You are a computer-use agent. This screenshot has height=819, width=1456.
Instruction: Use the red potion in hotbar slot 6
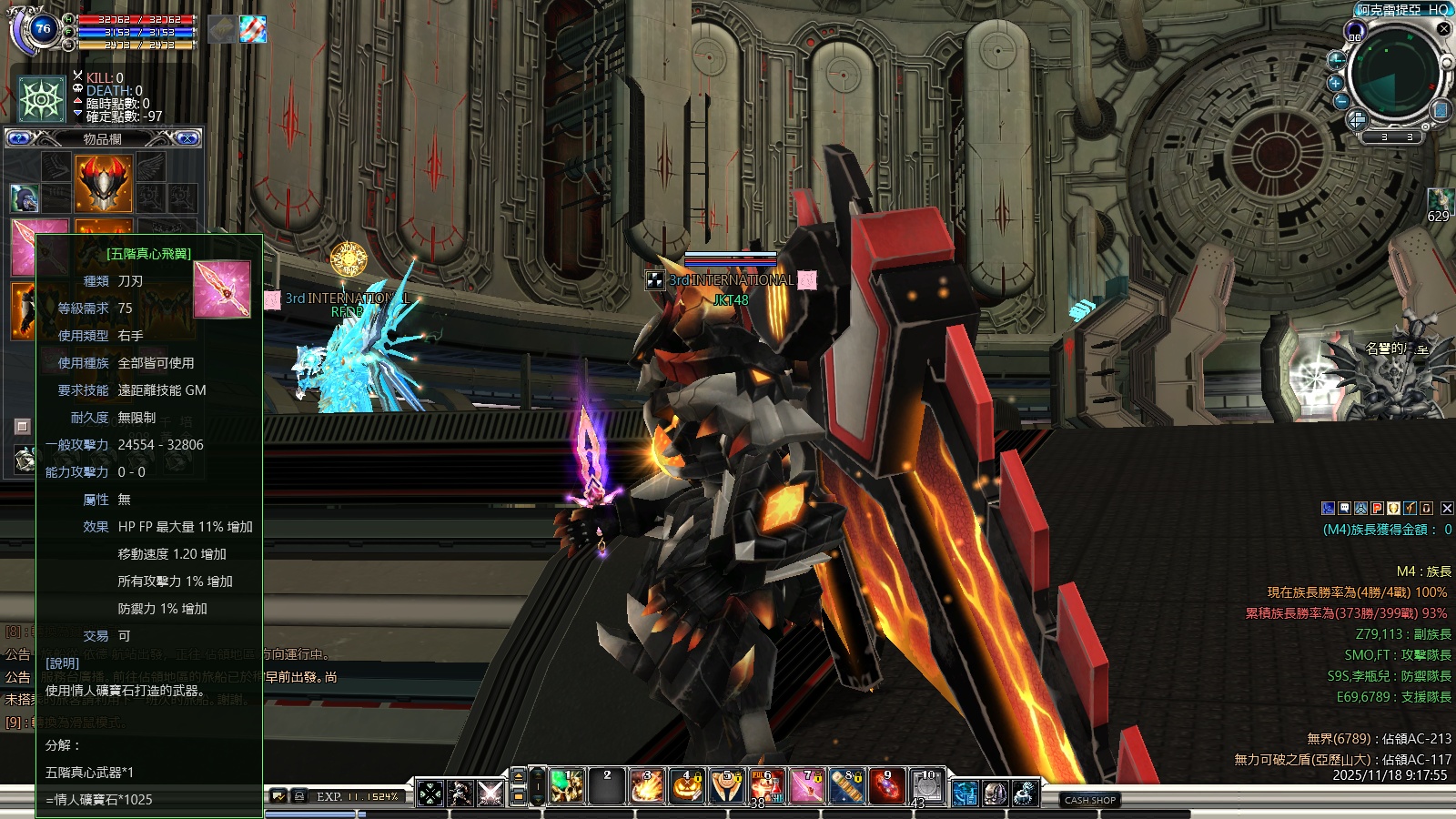[767, 787]
